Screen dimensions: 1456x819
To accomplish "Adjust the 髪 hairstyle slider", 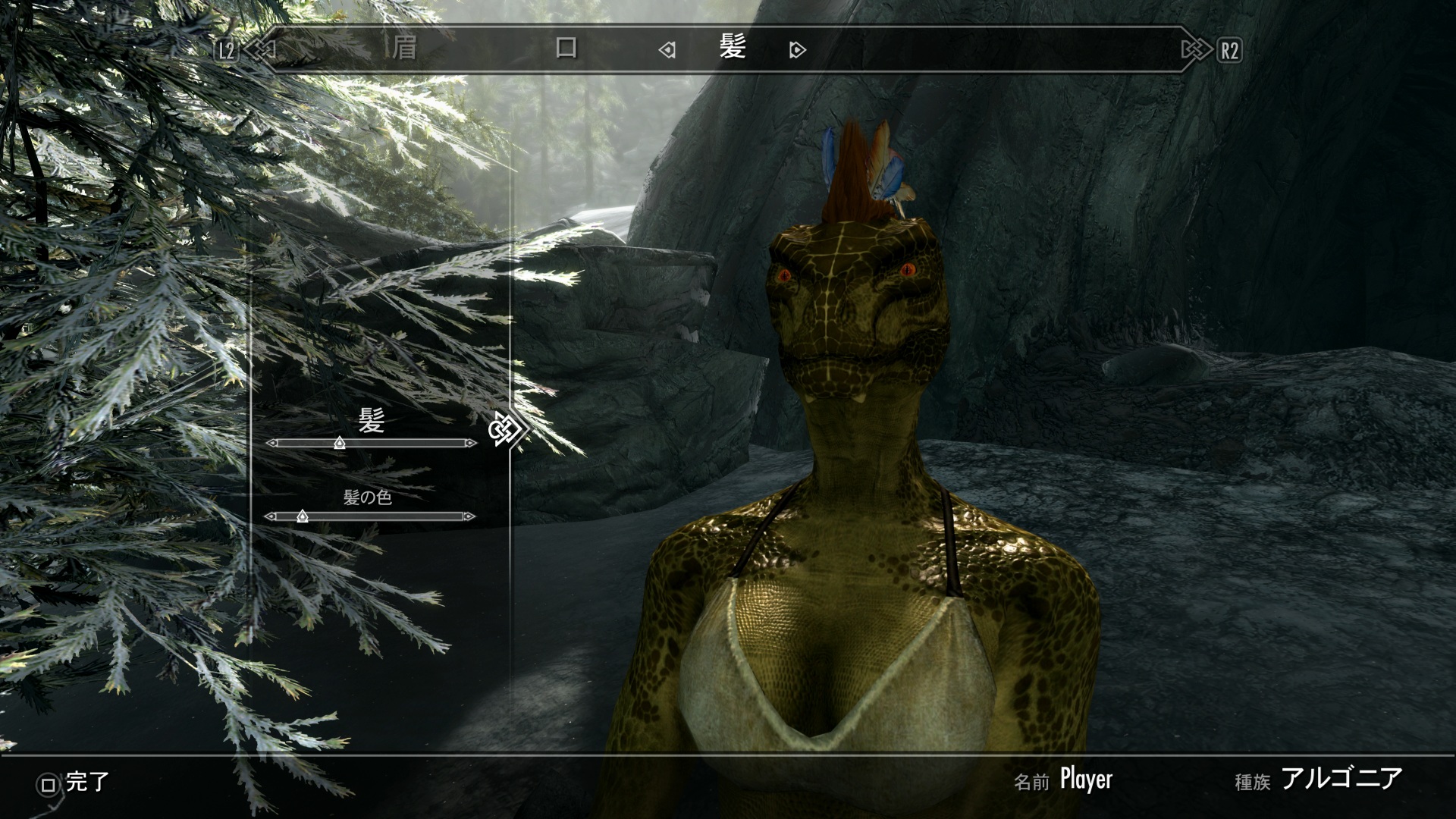I will 339,443.
